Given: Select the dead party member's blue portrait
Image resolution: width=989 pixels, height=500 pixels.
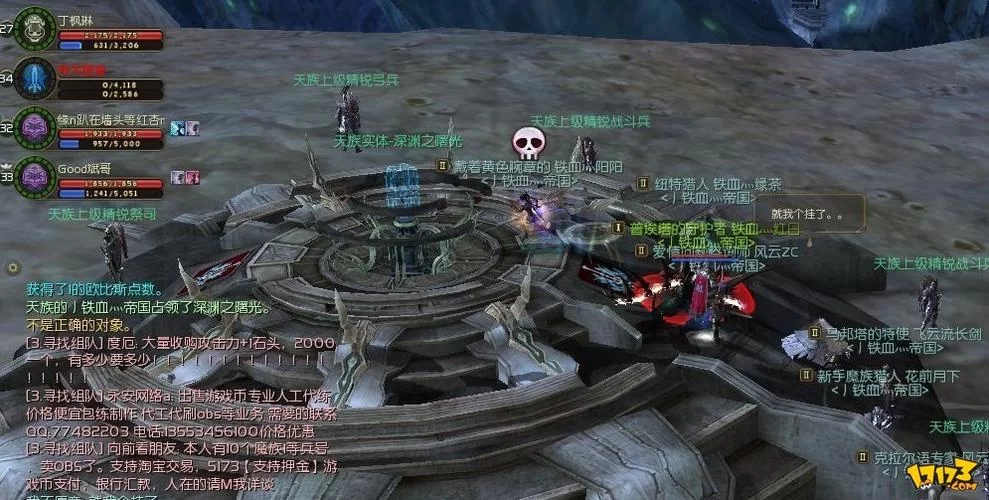Looking at the screenshot, I should click(x=35, y=78).
